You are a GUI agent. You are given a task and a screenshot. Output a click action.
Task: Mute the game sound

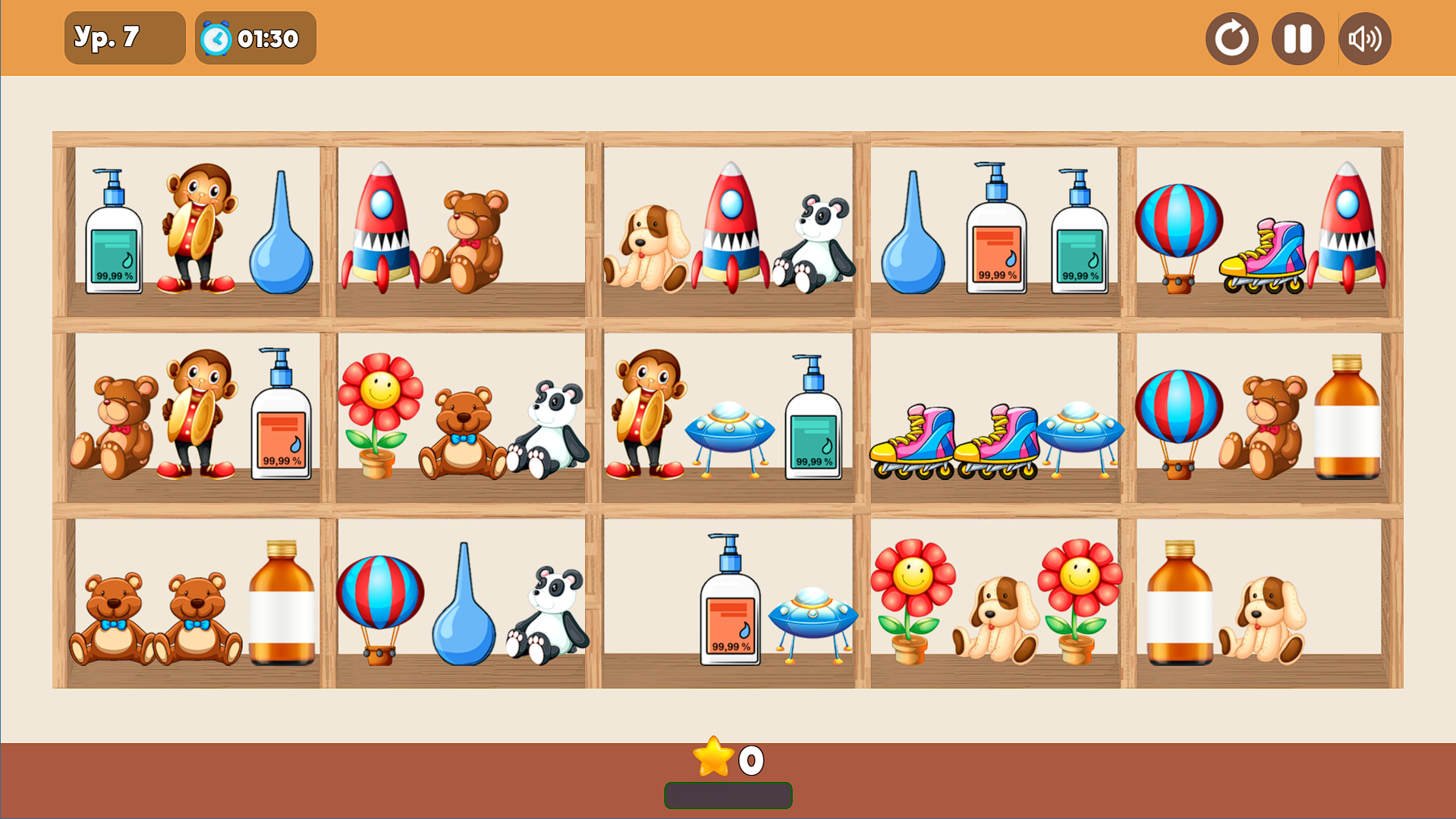point(1363,37)
